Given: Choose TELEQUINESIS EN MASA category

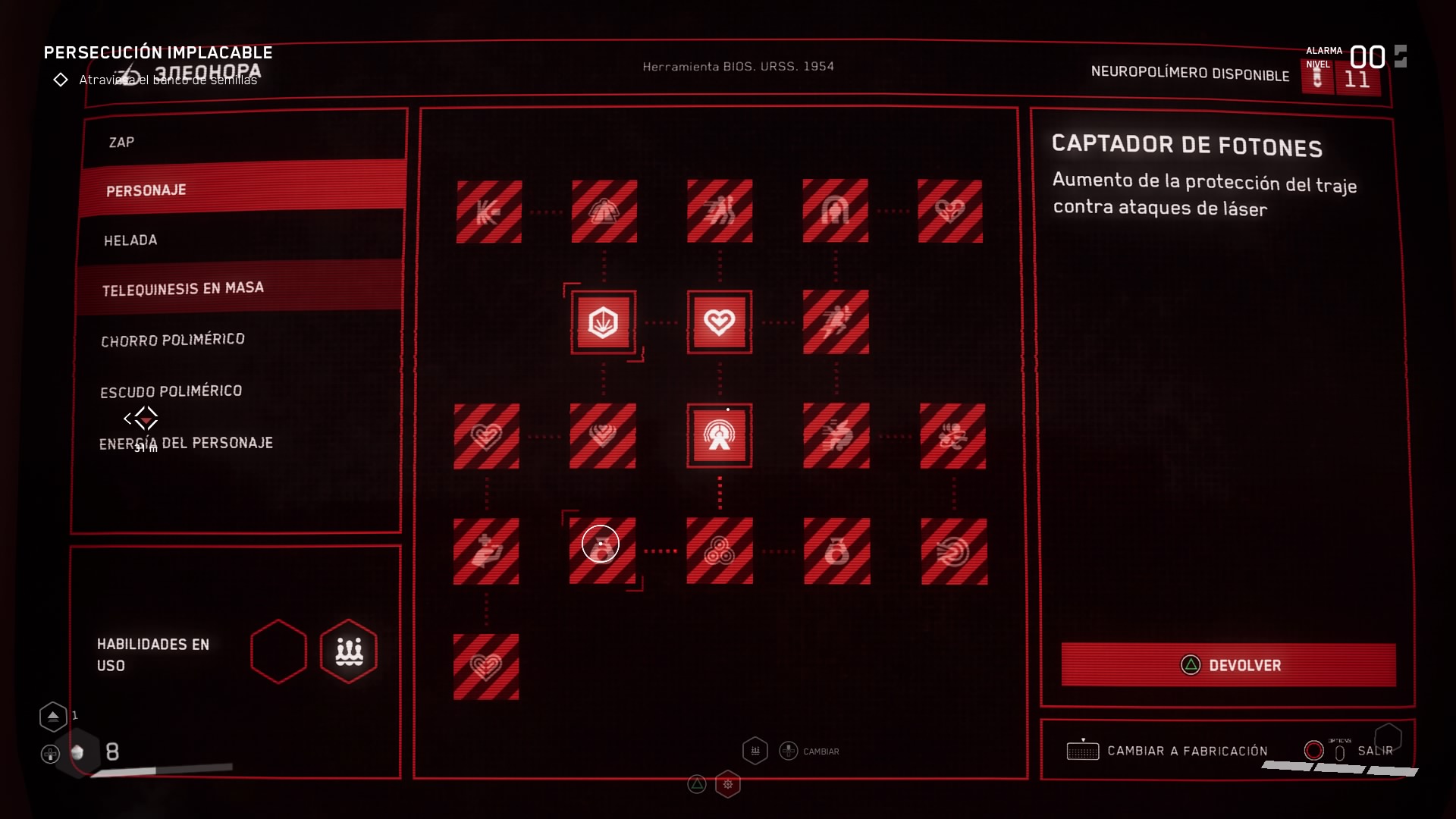Looking at the screenshot, I should 183,289.
